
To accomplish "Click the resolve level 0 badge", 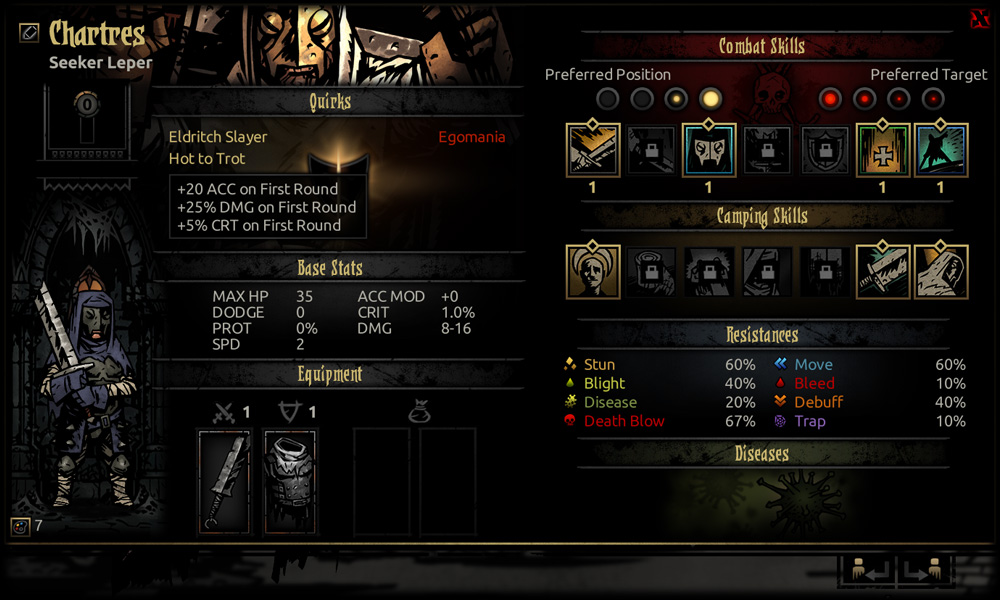I will pos(87,105).
